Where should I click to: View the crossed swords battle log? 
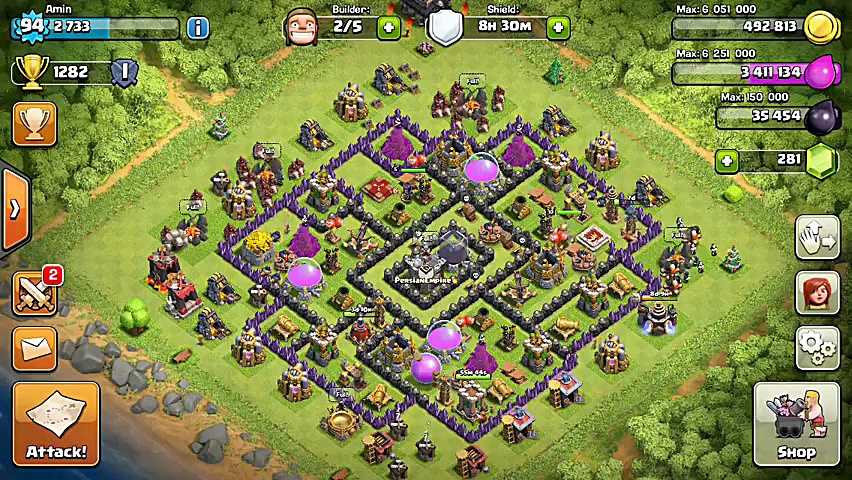point(34,293)
